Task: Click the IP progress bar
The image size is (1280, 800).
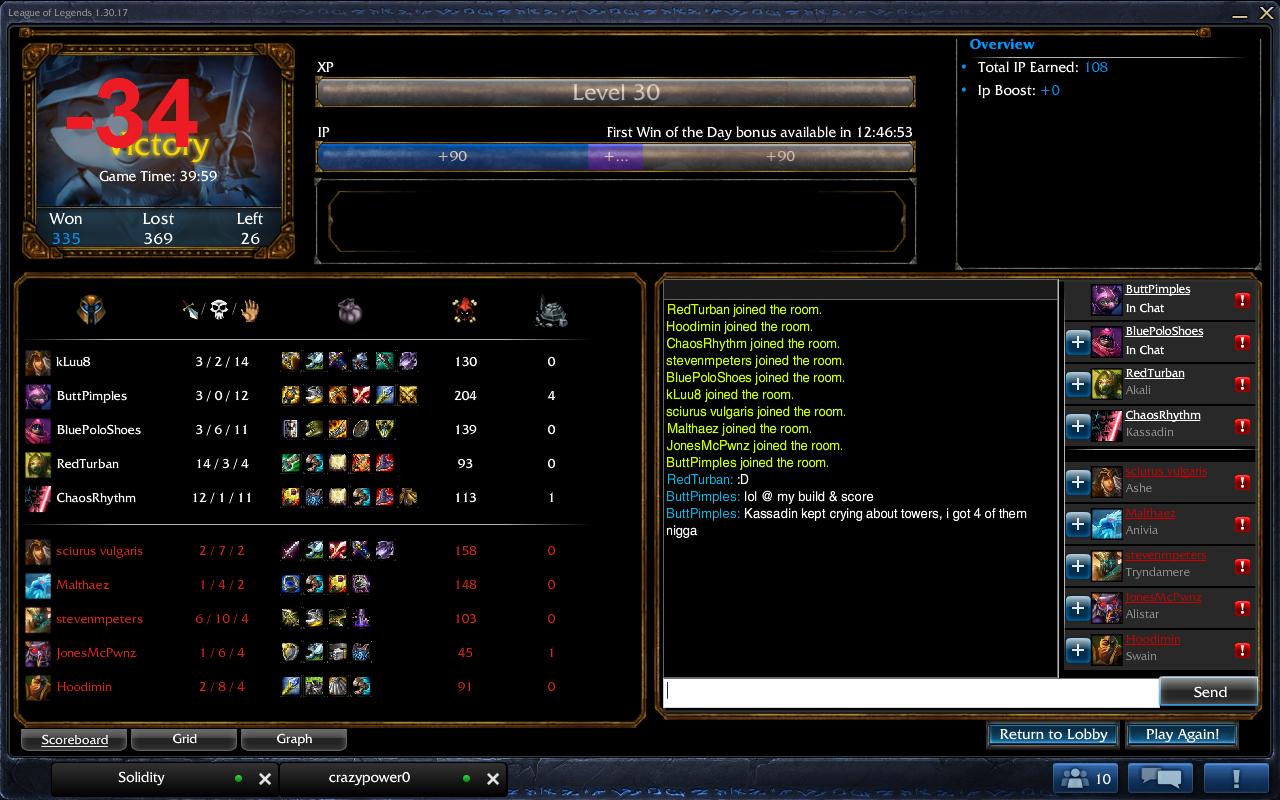Action: pyautogui.click(x=615, y=156)
